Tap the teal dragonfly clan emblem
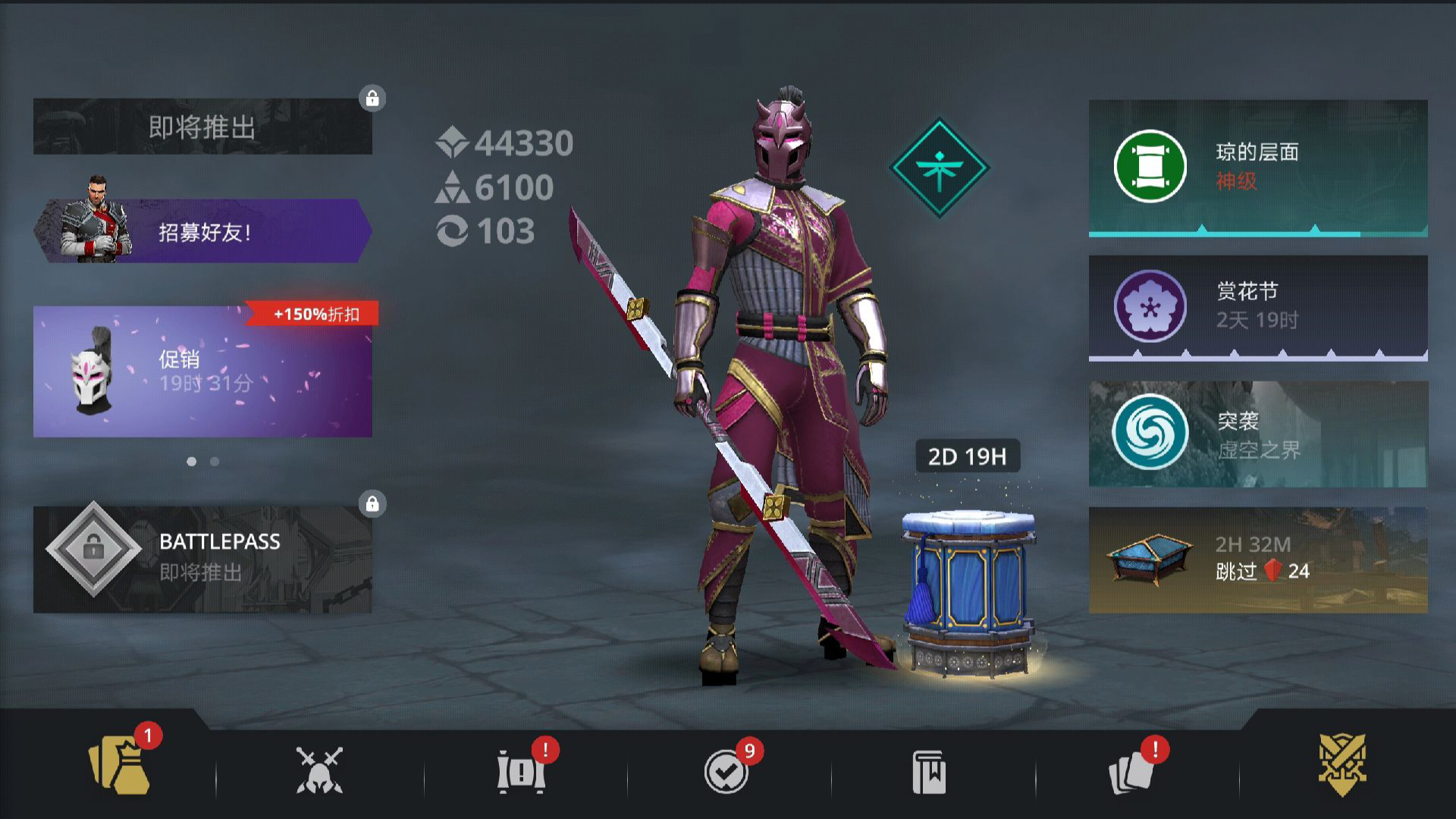 pos(939,168)
